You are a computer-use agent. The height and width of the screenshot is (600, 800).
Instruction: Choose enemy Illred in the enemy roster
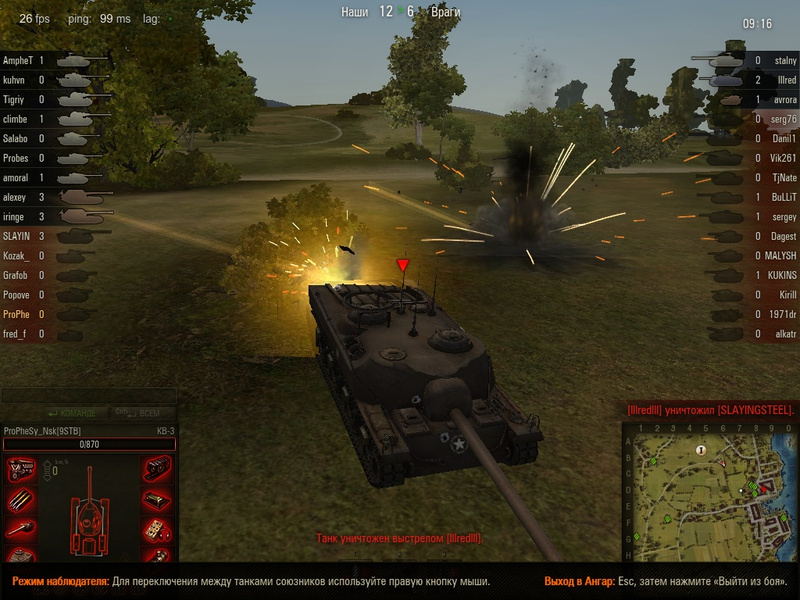750,80
